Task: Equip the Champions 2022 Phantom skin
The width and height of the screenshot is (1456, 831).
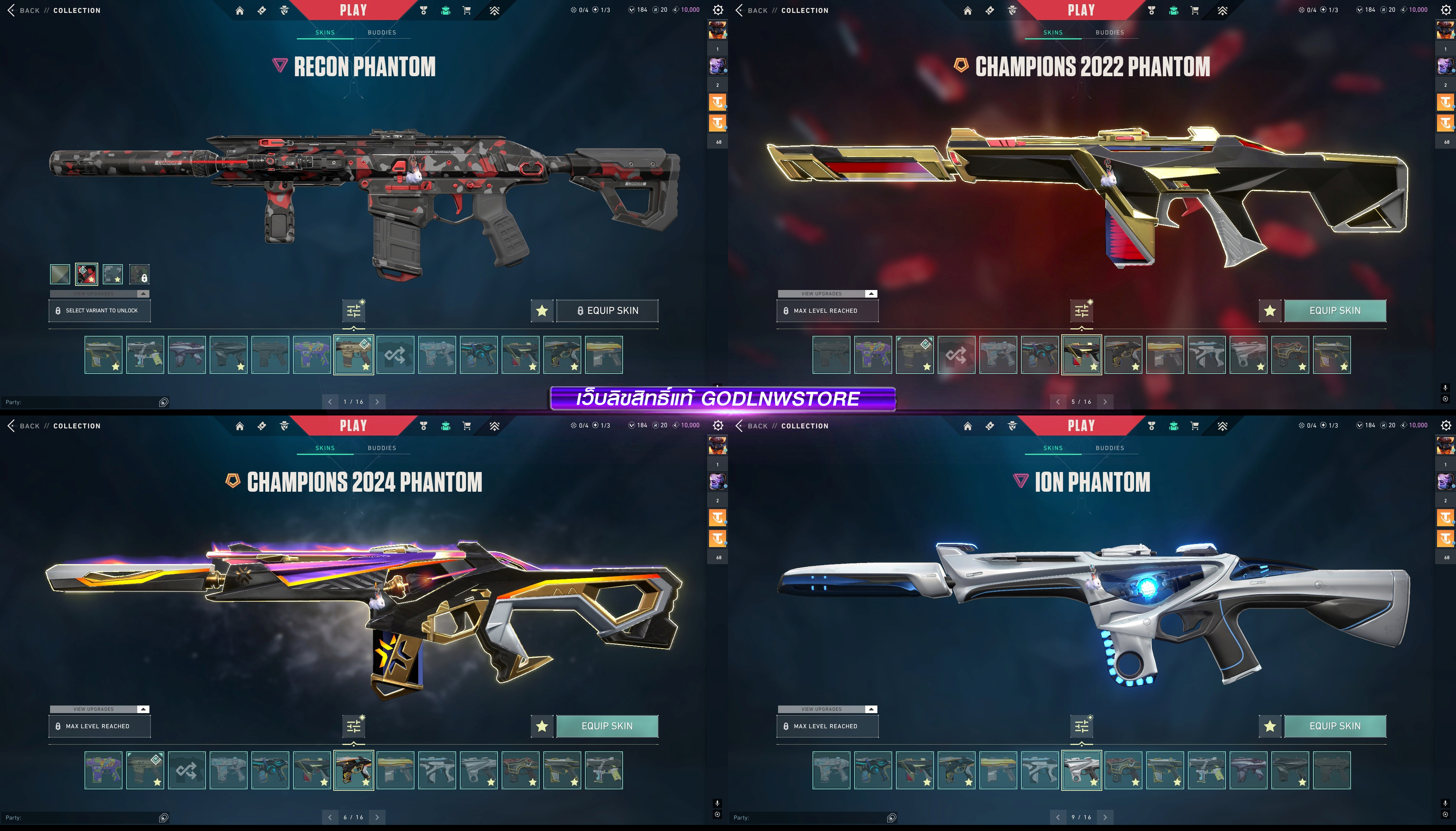Action: (x=1334, y=310)
